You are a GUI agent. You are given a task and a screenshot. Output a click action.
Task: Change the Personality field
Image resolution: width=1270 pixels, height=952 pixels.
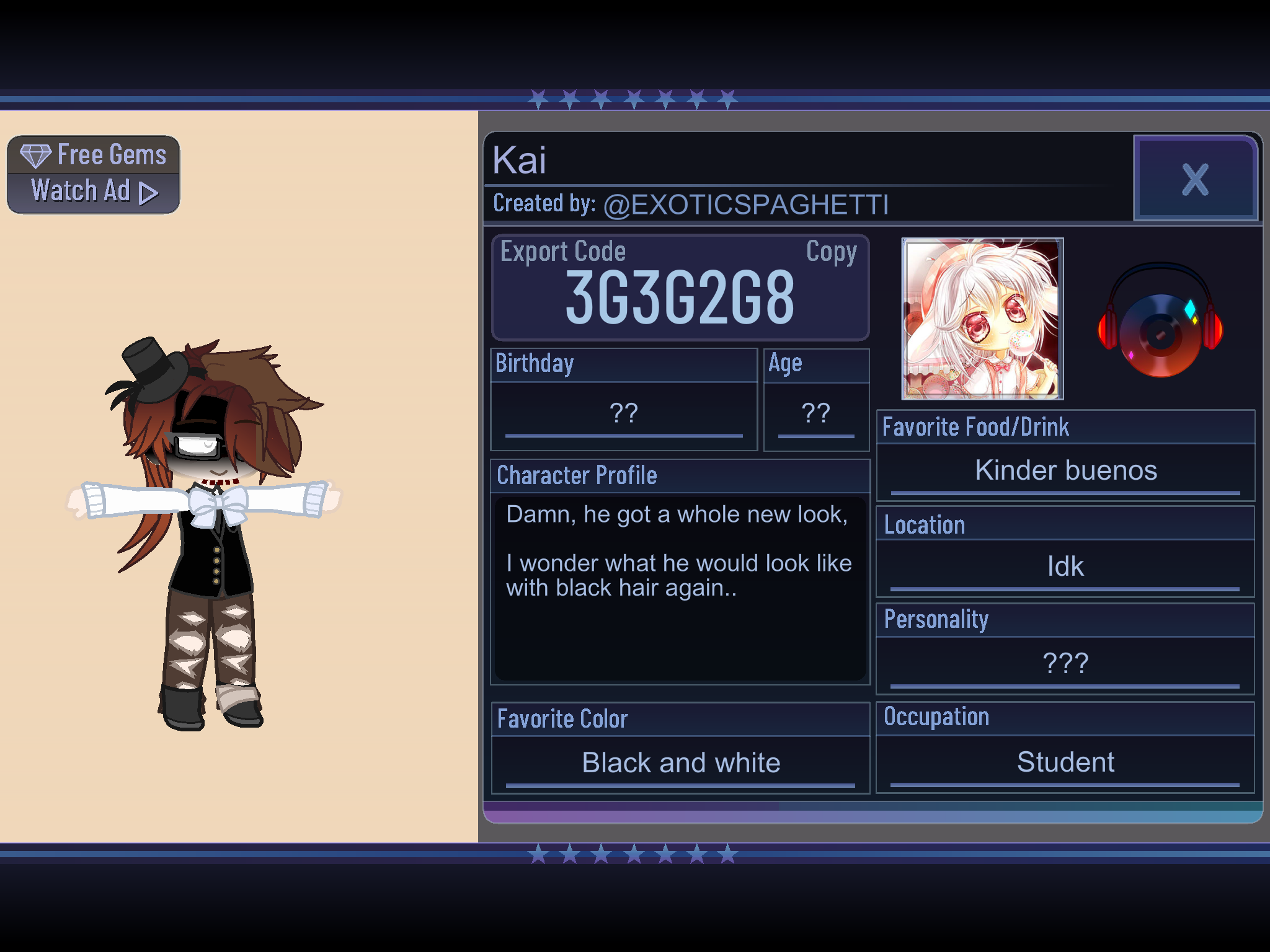click(1065, 664)
